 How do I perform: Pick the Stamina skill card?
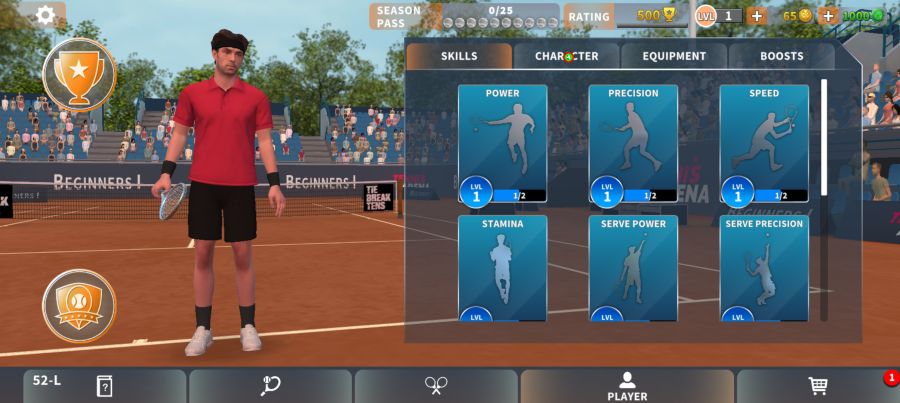click(502, 268)
